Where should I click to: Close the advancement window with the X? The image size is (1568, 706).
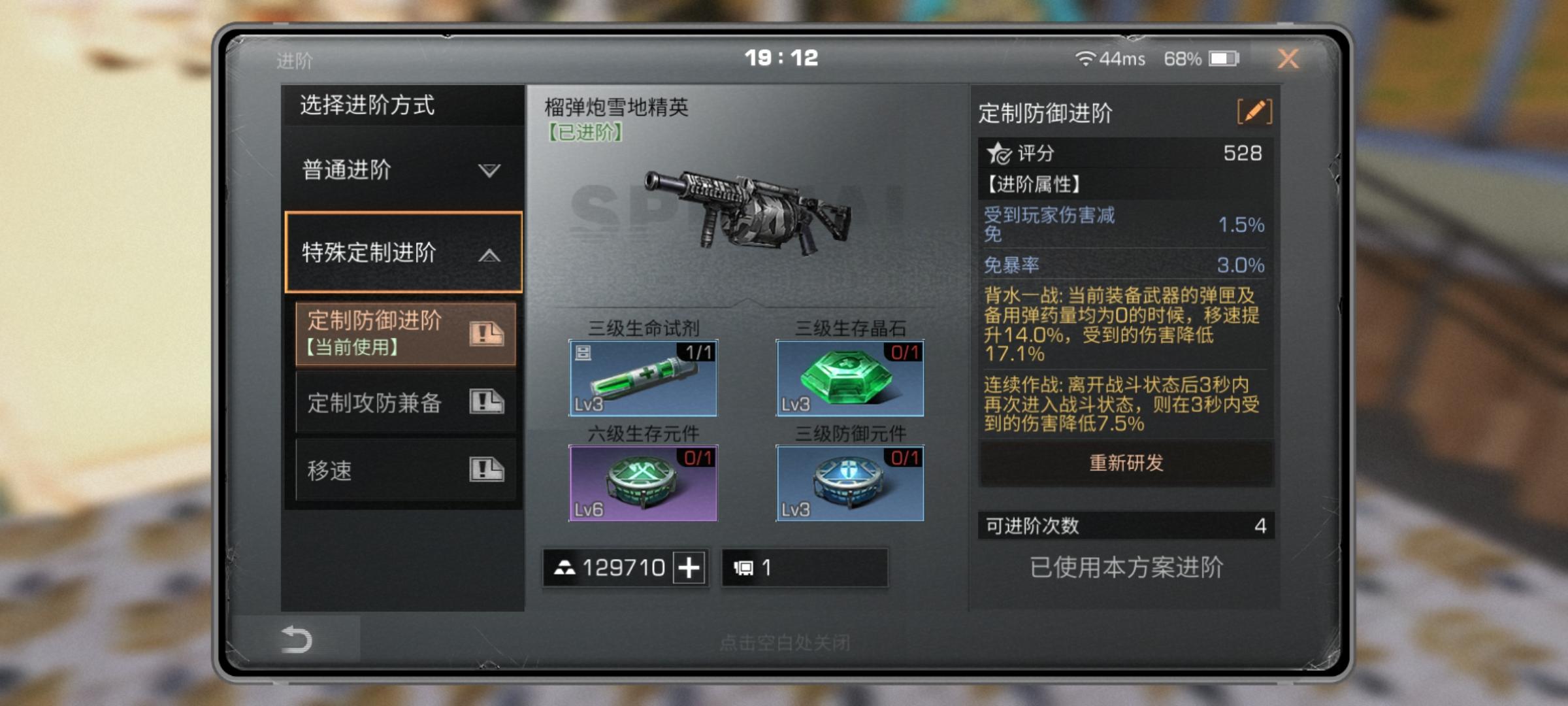coord(1288,59)
